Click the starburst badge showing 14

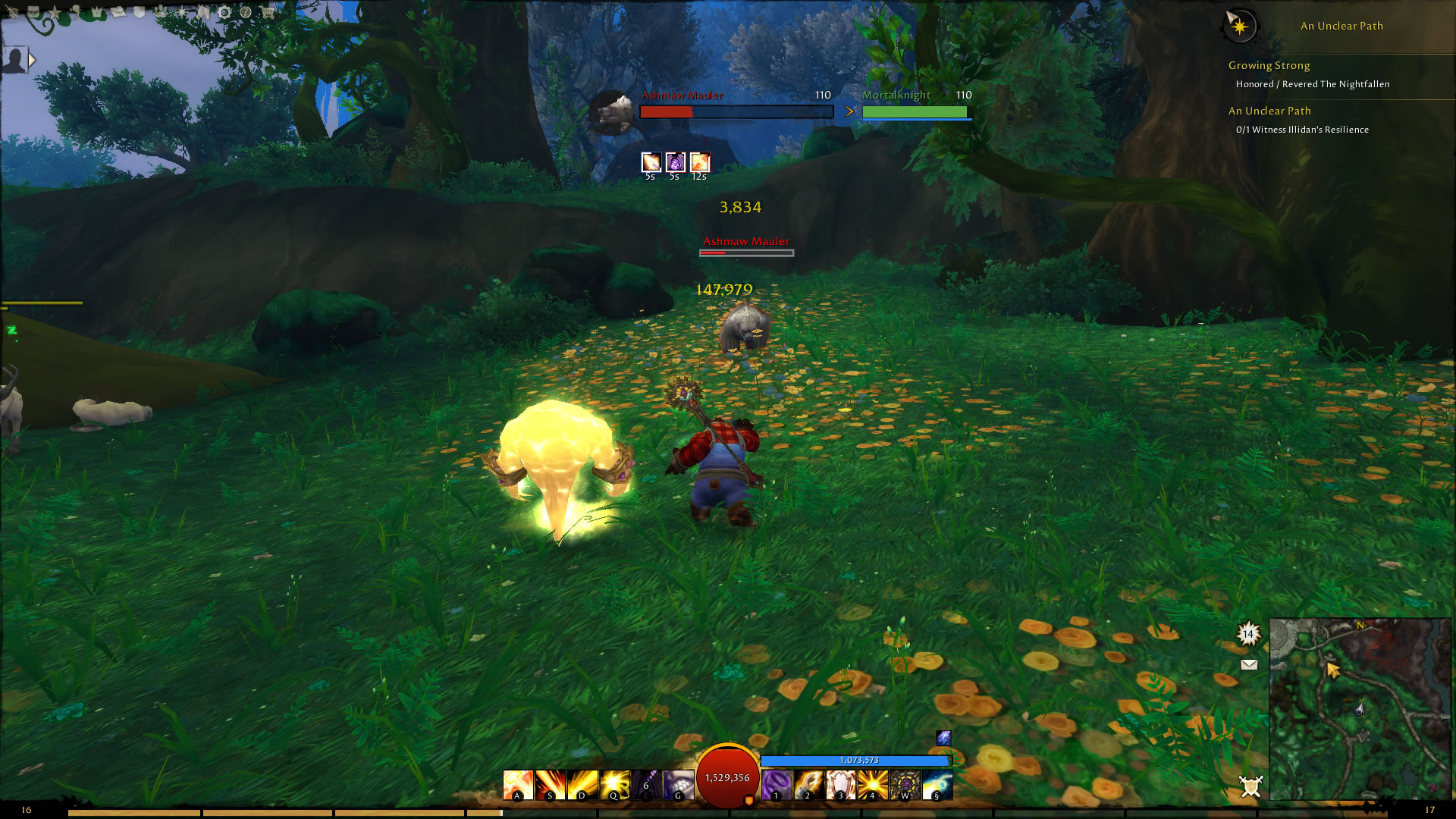(1248, 634)
